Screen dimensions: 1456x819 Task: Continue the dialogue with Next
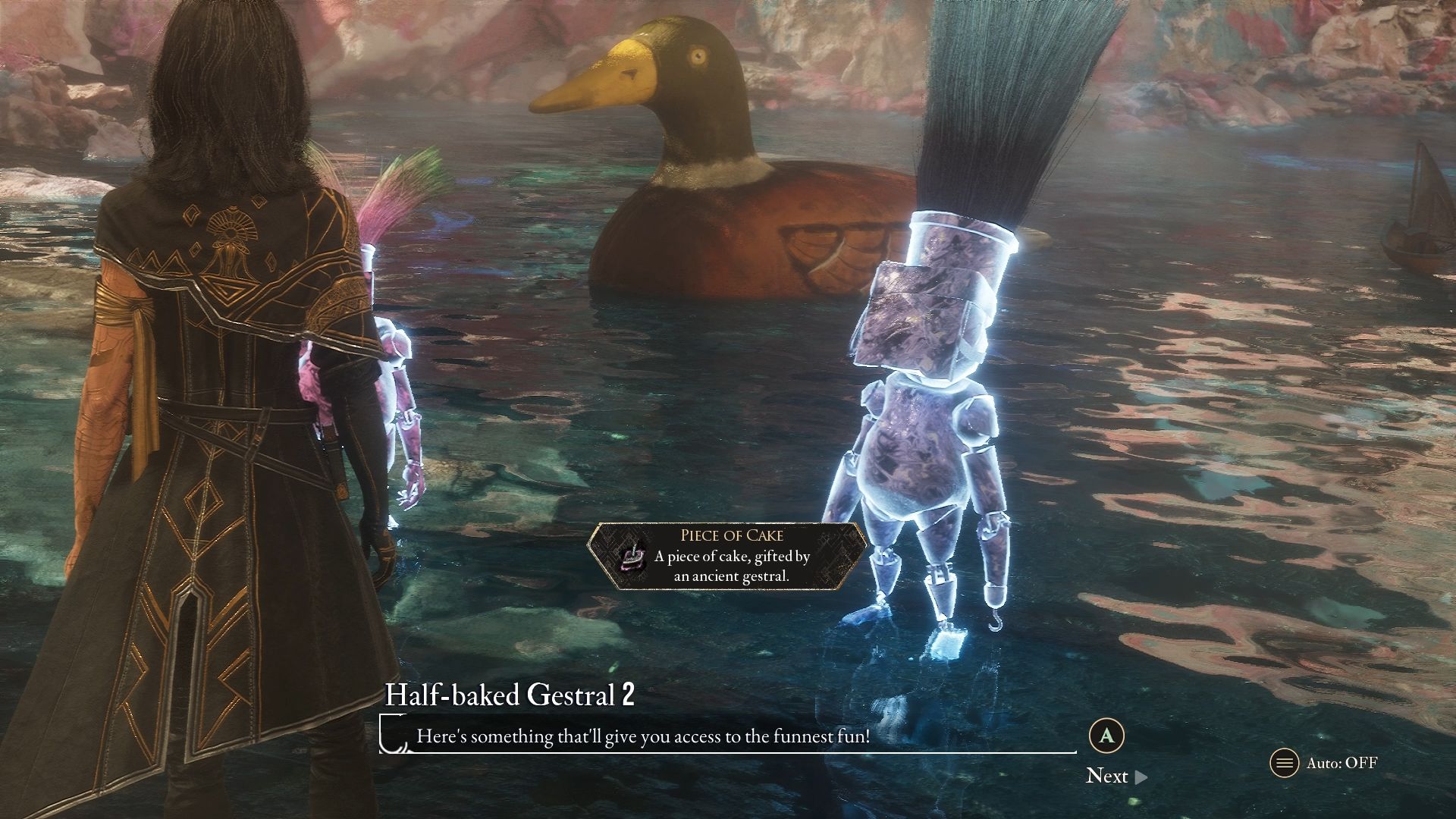coord(1116,776)
